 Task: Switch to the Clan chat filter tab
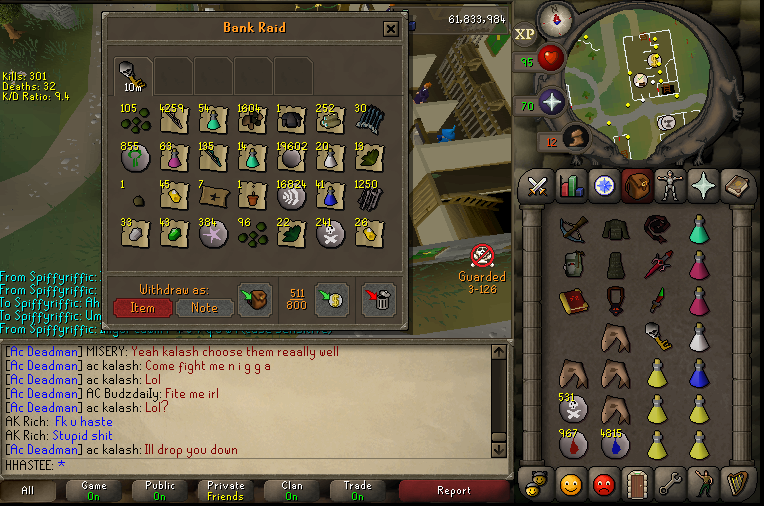pos(291,490)
